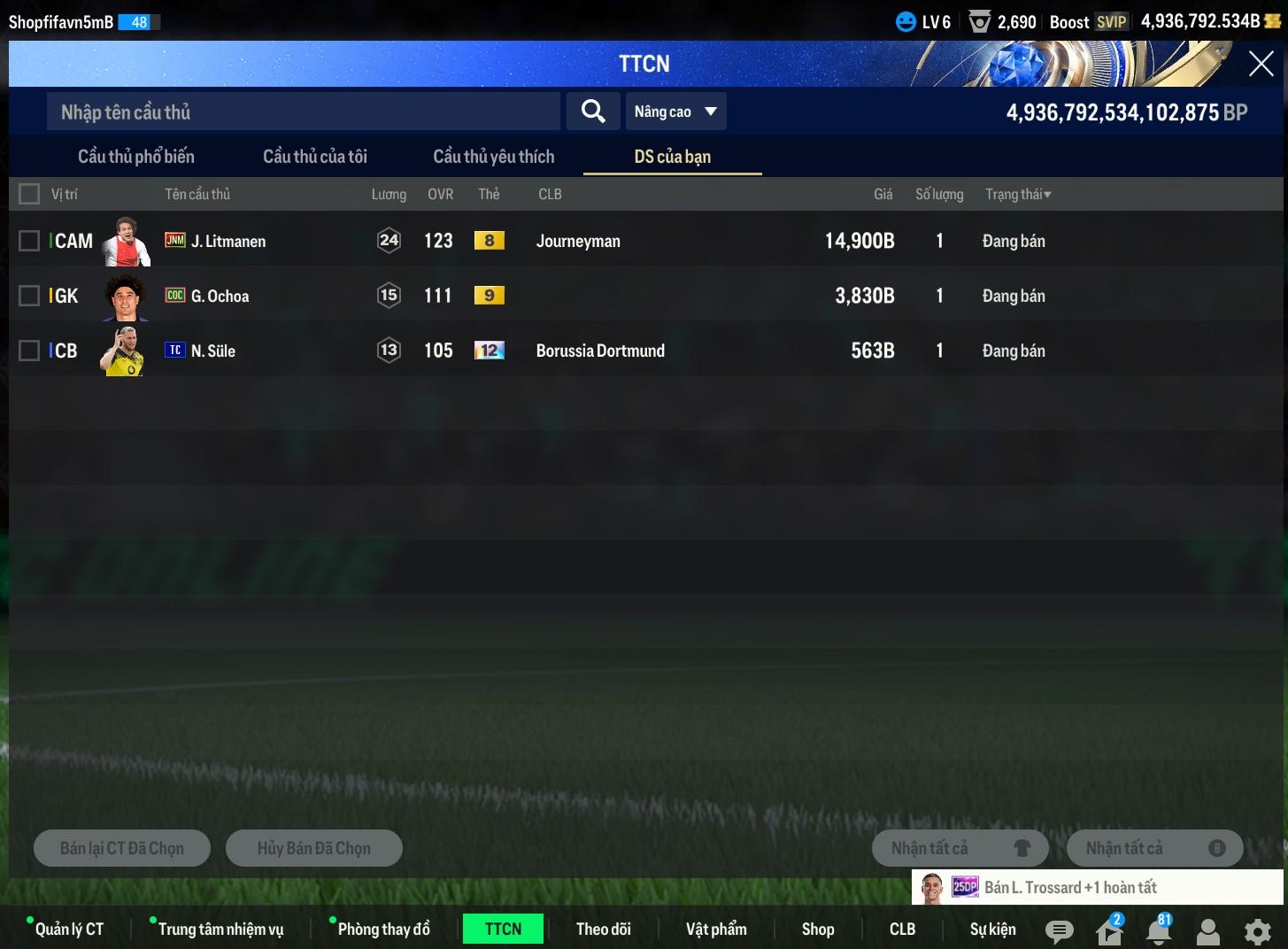The image size is (1288, 949).
Task: Click the magnifying glass search button
Action: (x=593, y=112)
